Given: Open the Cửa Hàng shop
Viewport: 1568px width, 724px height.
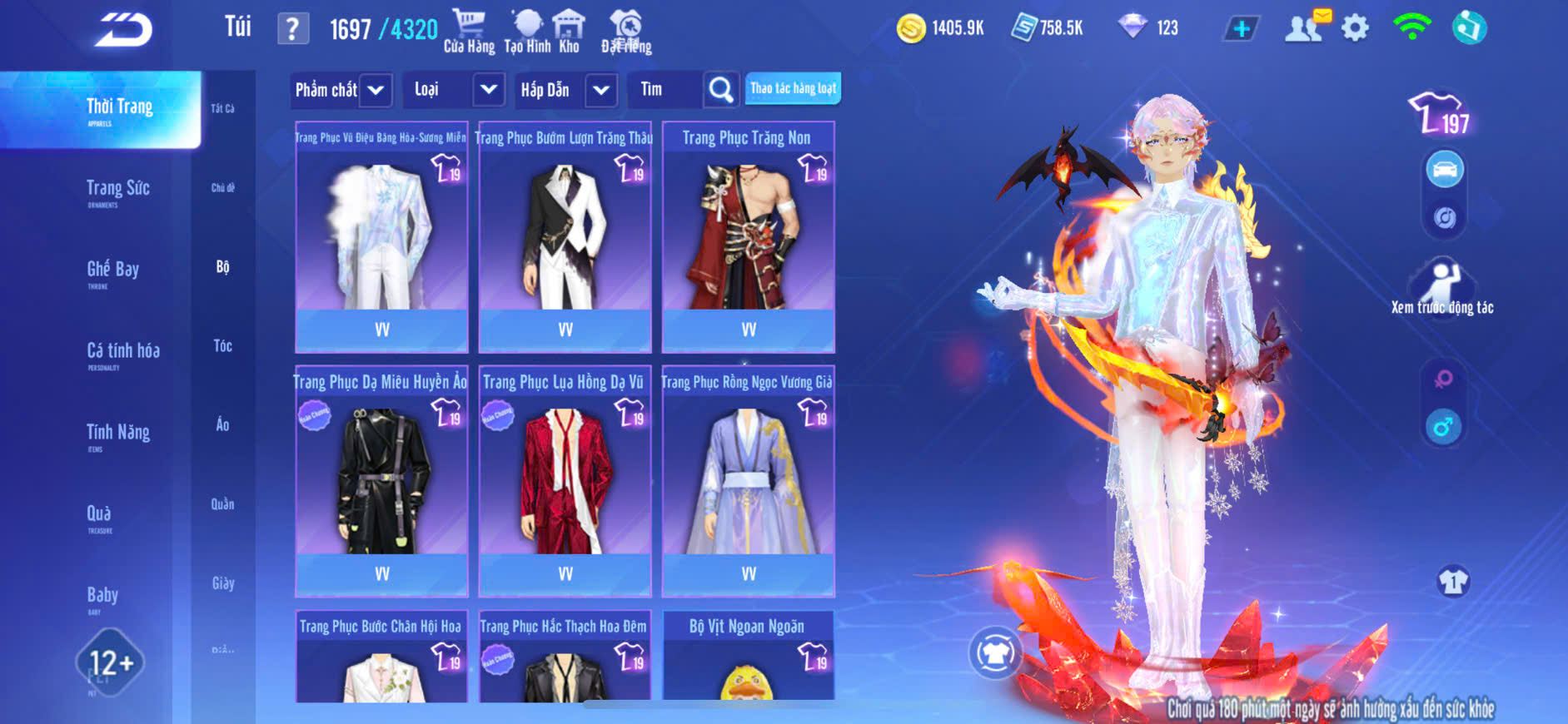Looking at the screenshot, I should [x=469, y=31].
